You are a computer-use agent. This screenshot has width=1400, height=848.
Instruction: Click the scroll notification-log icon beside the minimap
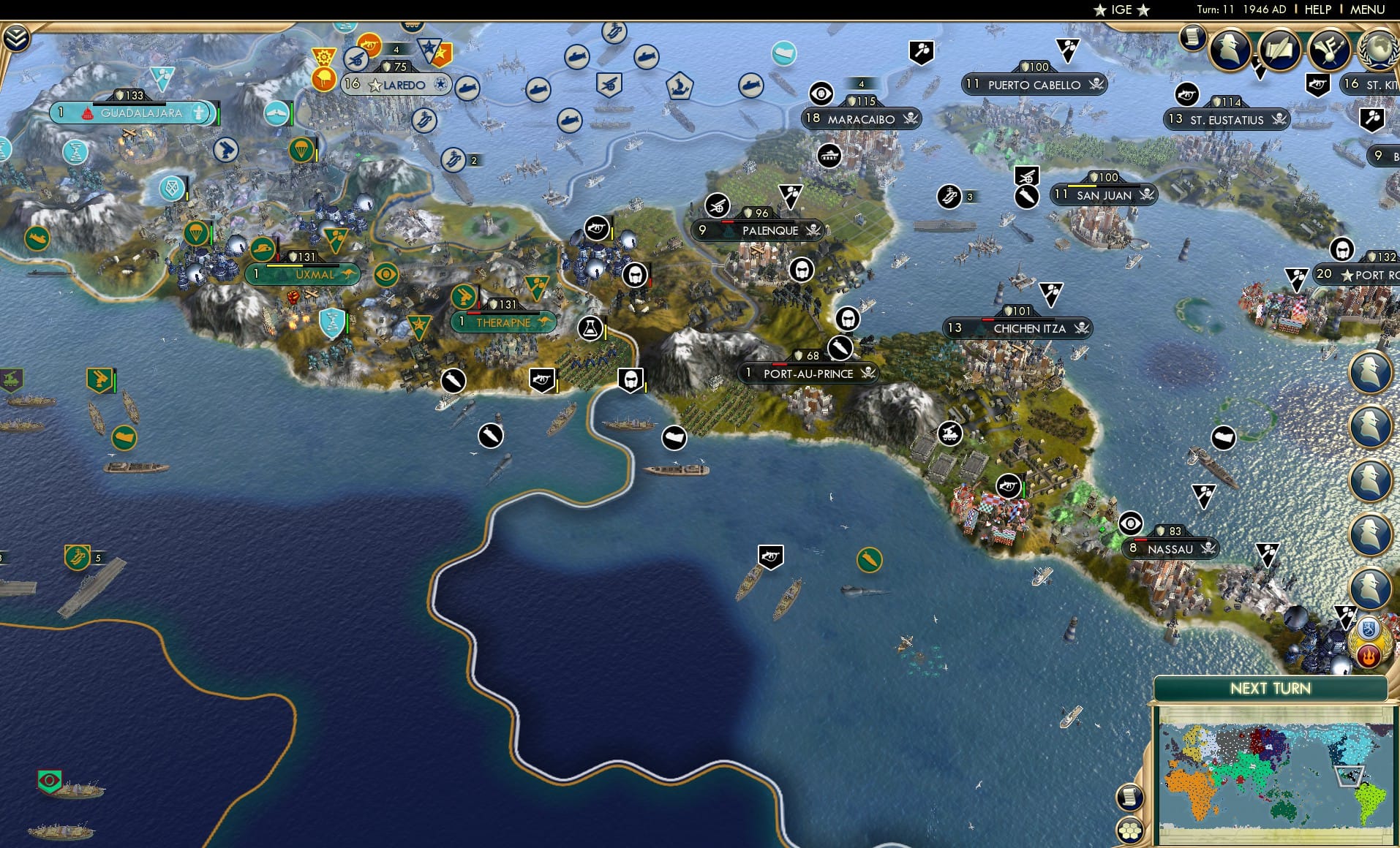(x=1129, y=797)
